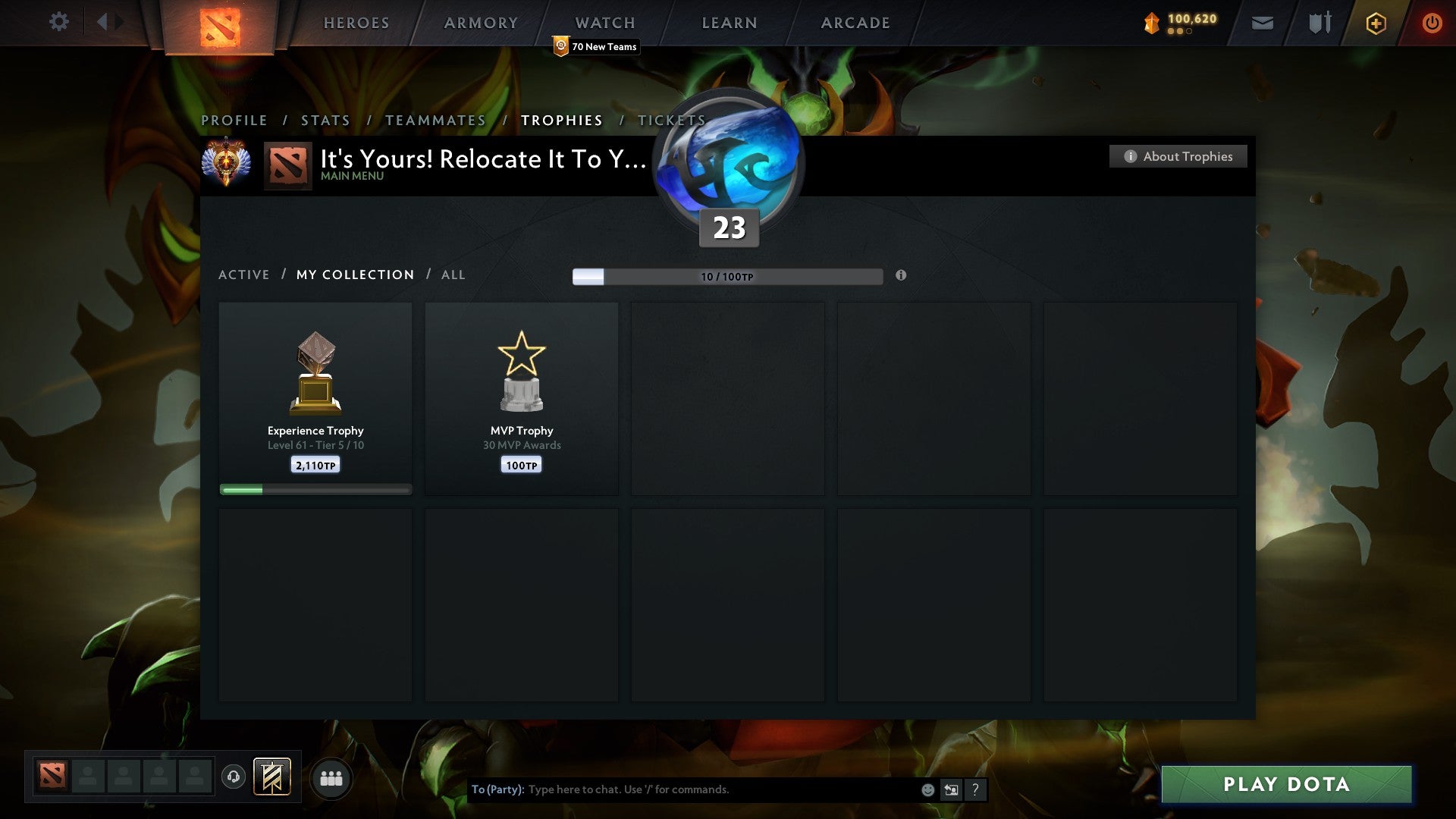Open the party banner emblem icon
This screenshot has width=1456, height=819.
[272, 777]
